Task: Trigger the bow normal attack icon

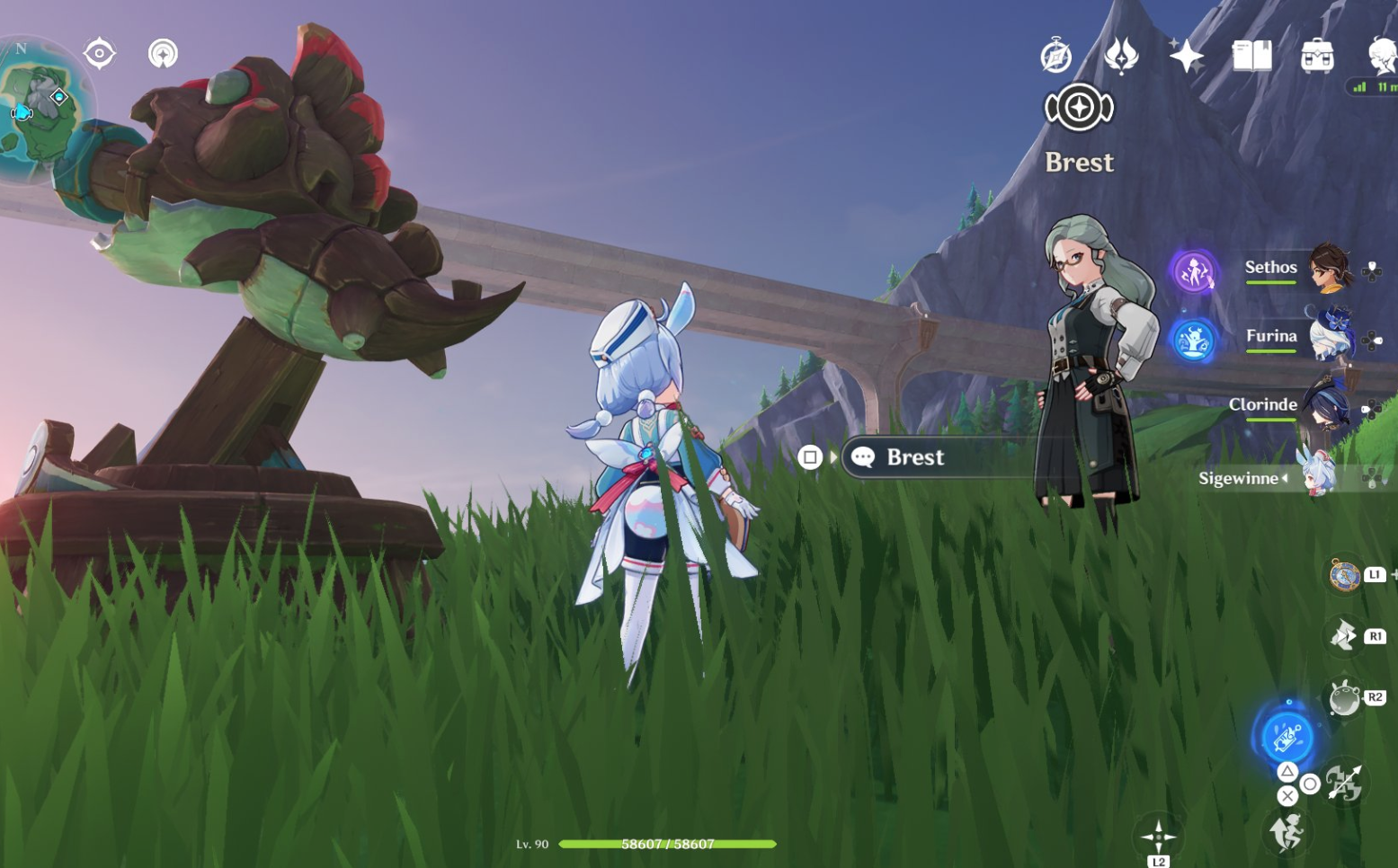Action: [x=1345, y=783]
